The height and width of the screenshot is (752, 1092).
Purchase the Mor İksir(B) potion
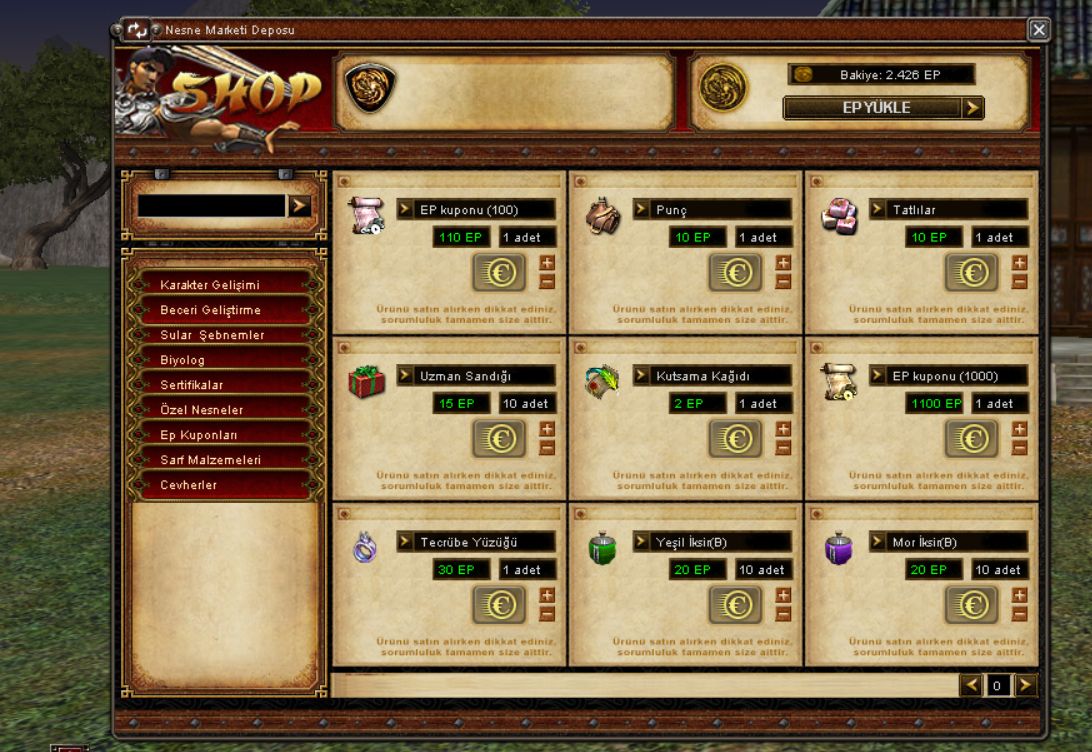click(971, 605)
